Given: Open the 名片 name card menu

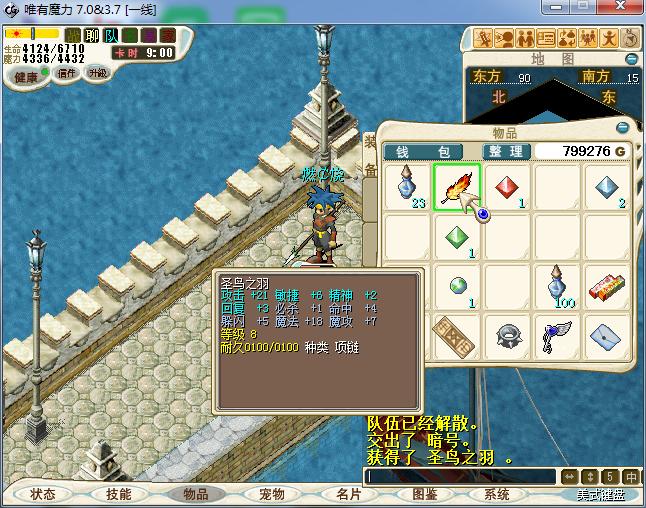Looking at the screenshot, I should point(348,494).
